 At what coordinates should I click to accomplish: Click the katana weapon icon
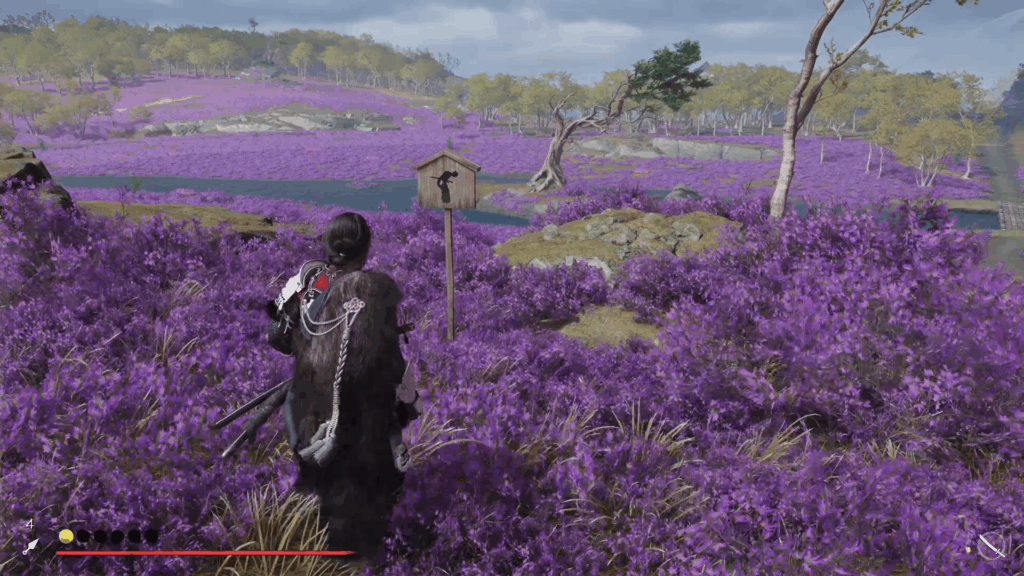tap(992, 545)
